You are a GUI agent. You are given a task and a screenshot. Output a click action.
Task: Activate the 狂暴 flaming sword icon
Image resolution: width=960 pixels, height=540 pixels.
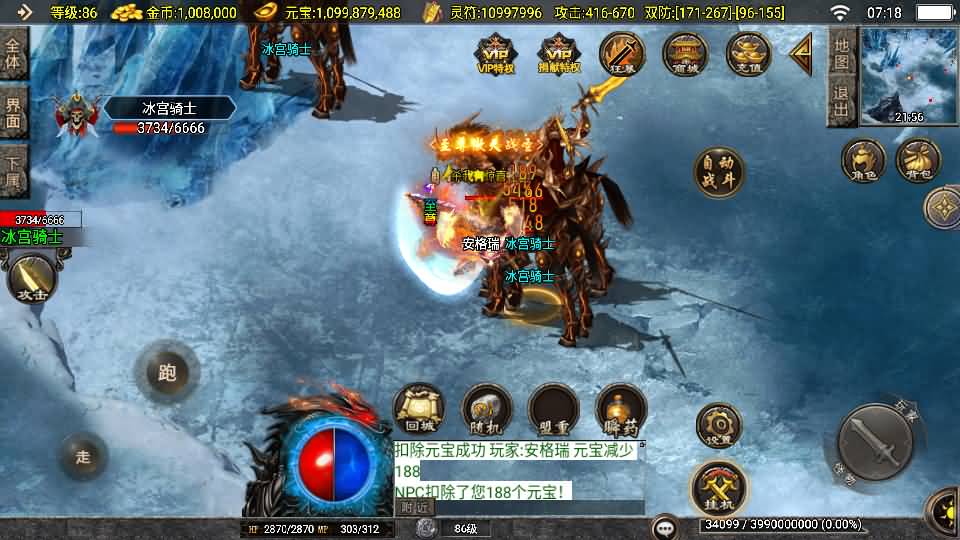click(622, 54)
